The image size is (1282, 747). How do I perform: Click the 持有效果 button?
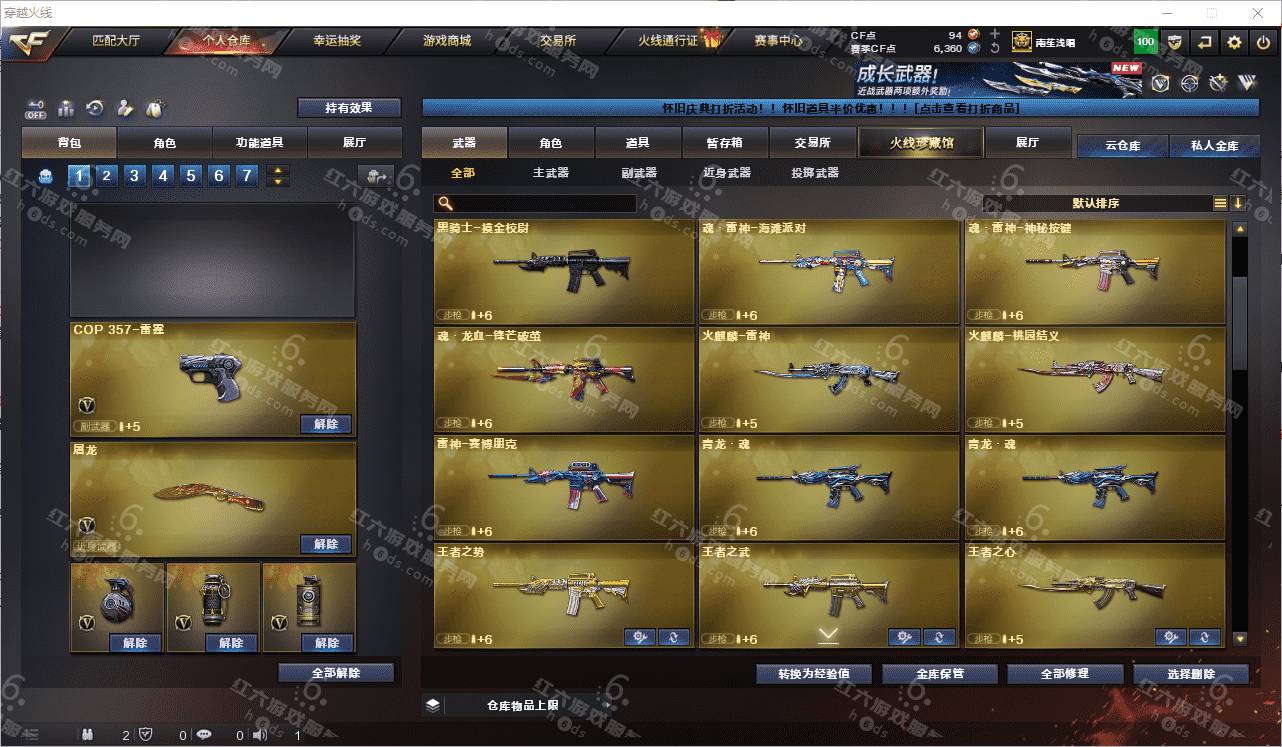[x=349, y=107]
